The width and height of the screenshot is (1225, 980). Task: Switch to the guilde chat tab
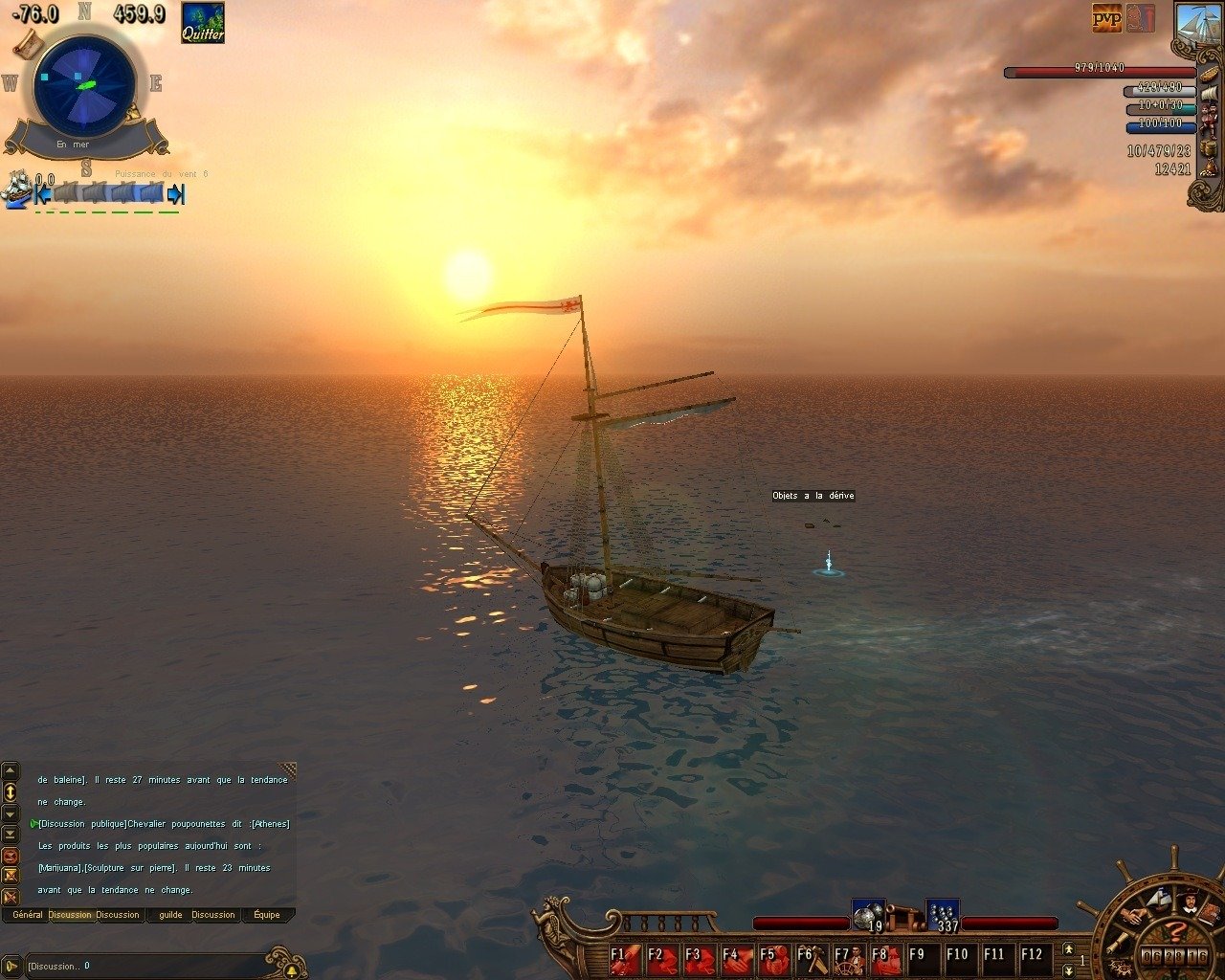(170, 915)
